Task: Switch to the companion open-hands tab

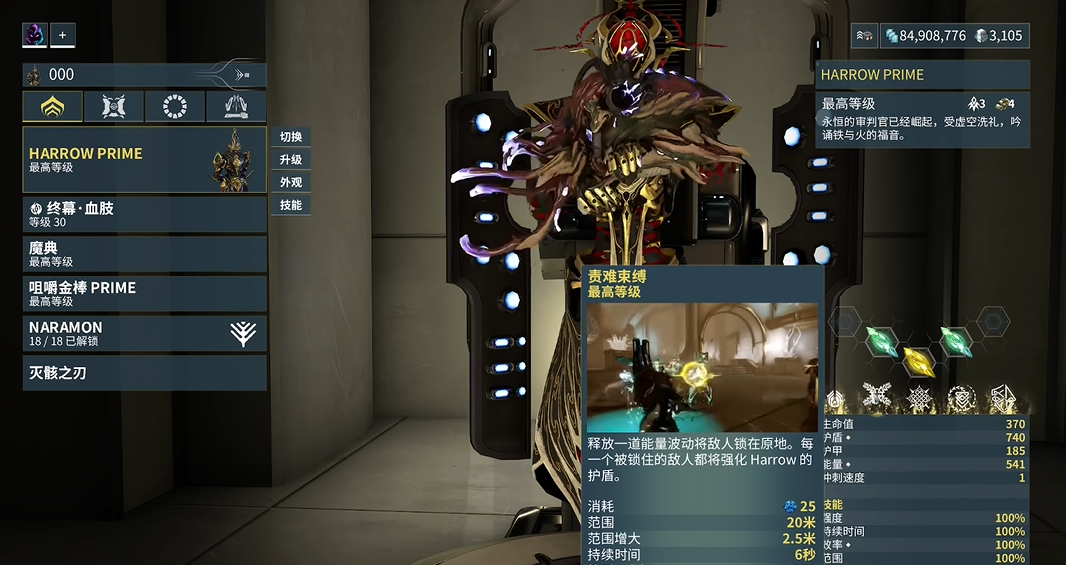Action: 236,106
